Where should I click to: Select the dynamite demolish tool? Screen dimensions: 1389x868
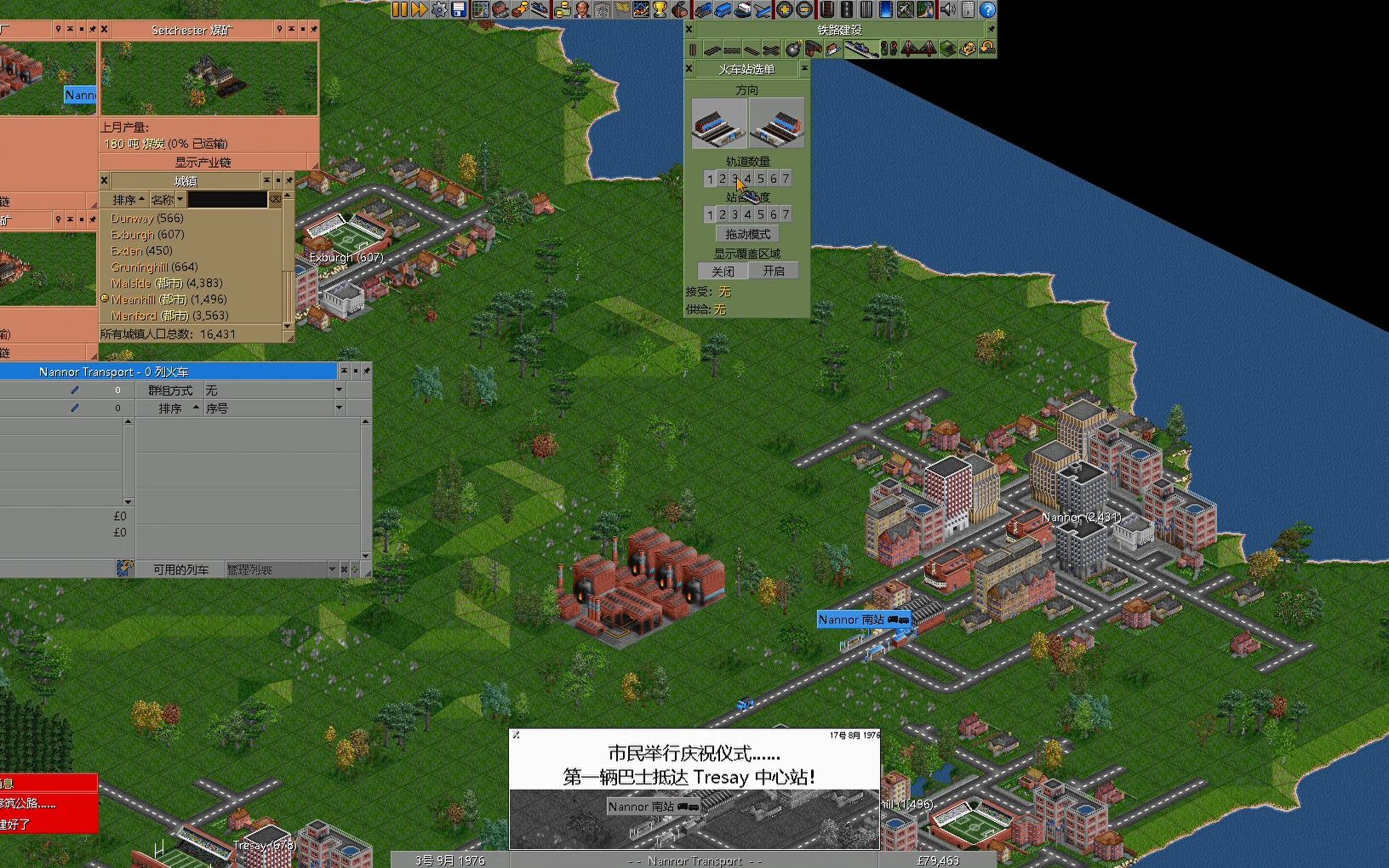click(x=794, y=49)
